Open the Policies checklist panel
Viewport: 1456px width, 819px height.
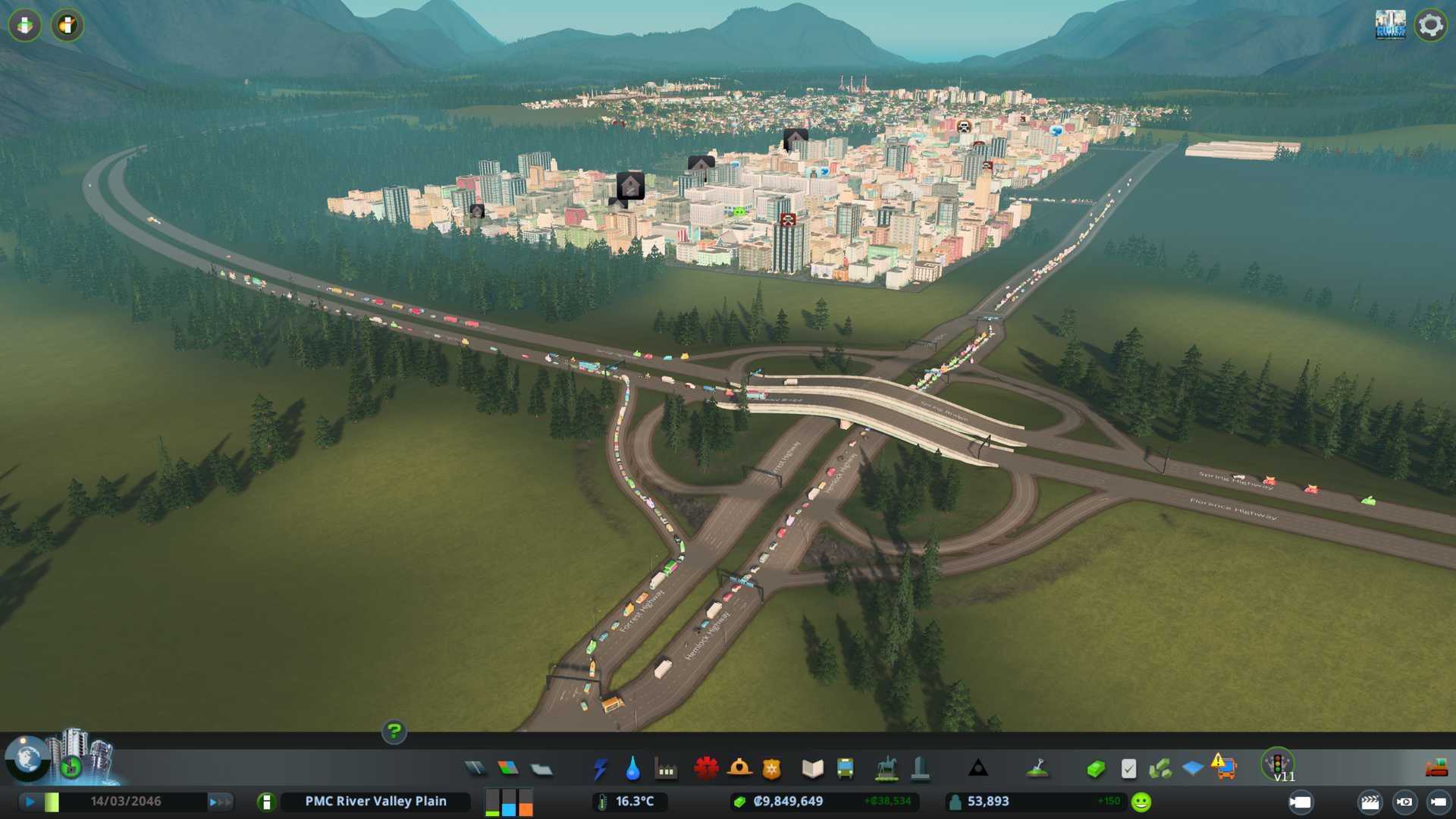(x=1128, y=769)
